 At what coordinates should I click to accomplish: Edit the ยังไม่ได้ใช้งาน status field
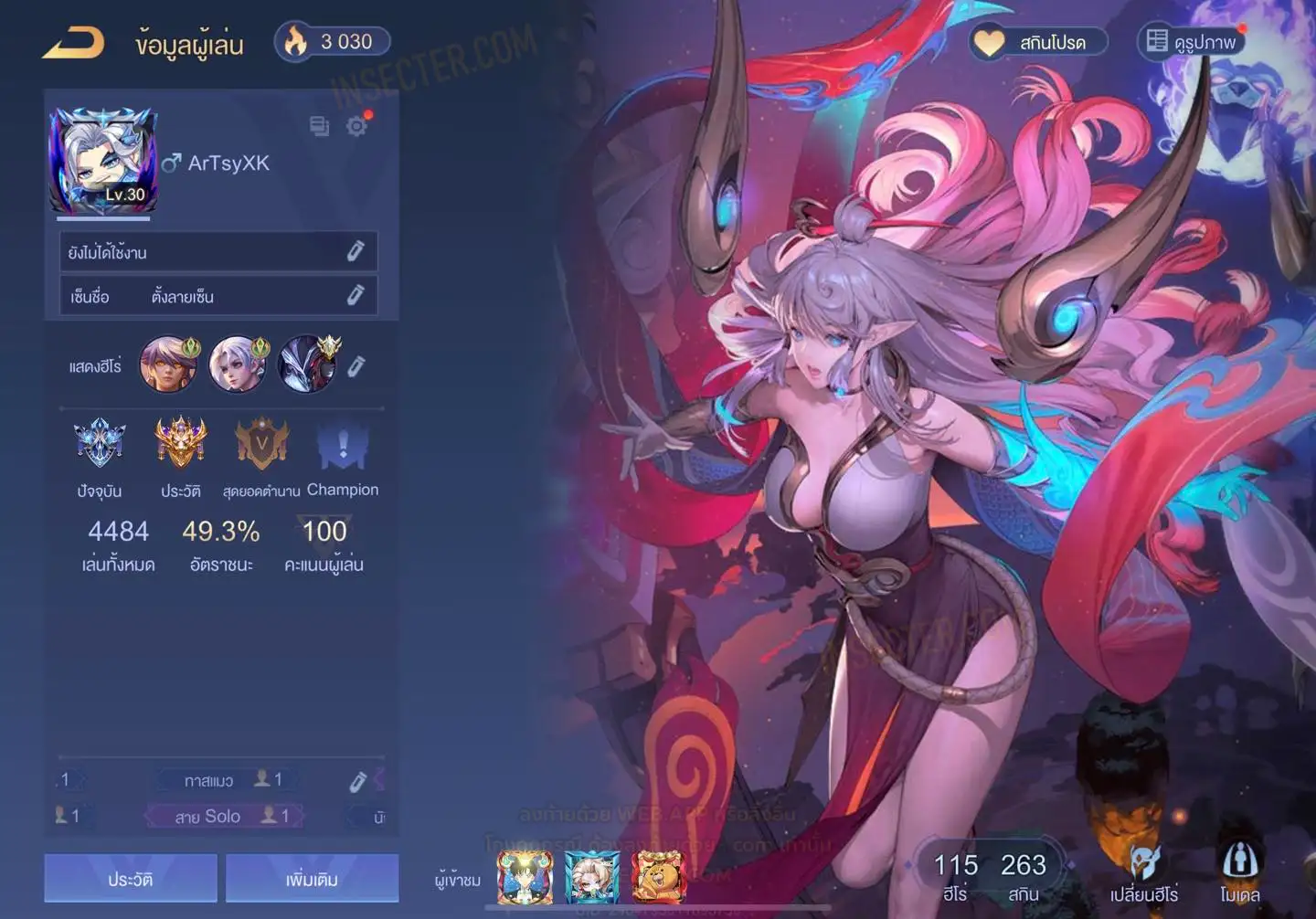pyautogui.click(x=356, y=251)
